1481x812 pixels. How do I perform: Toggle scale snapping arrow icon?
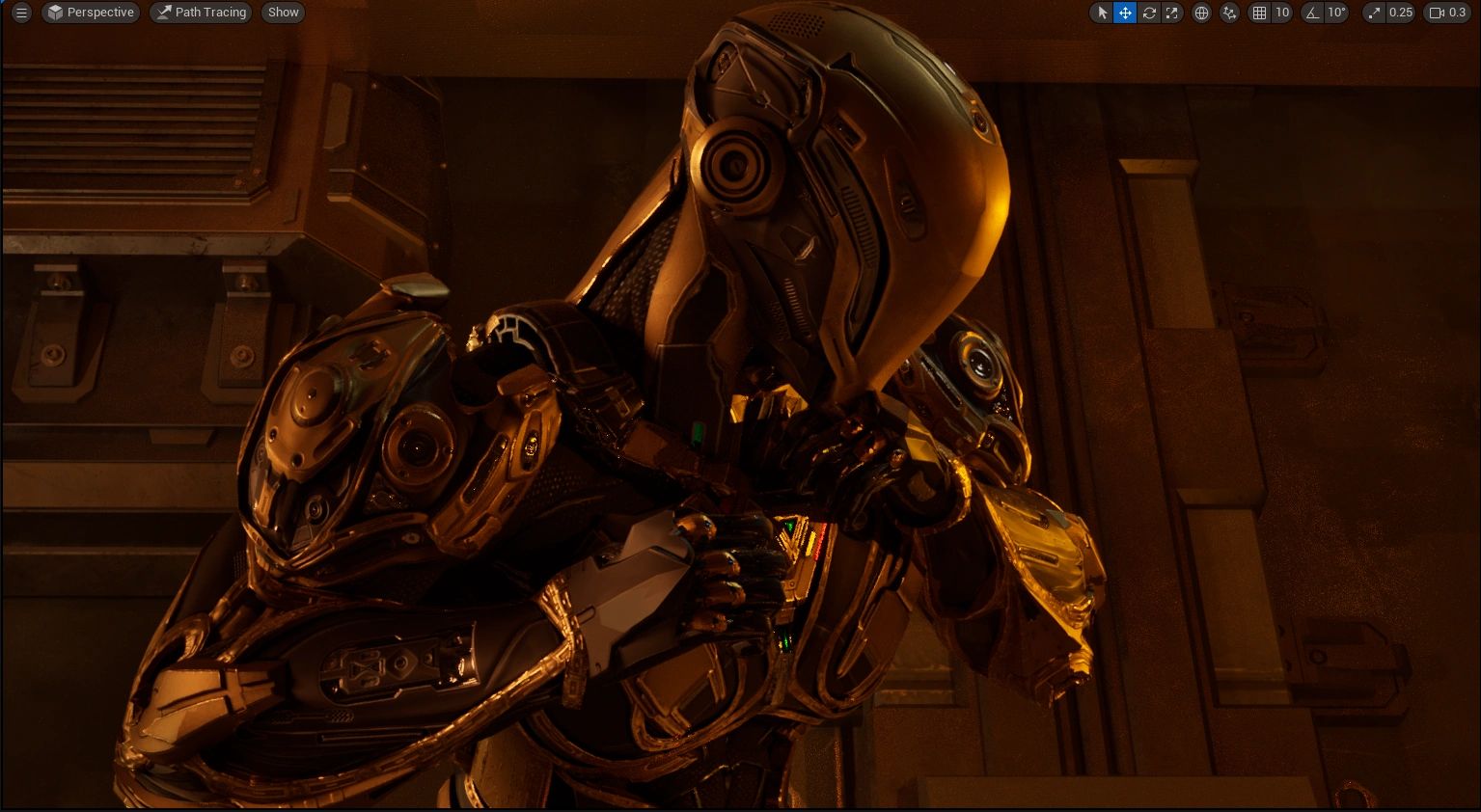pyautogui.click(x=1374, y=13)
